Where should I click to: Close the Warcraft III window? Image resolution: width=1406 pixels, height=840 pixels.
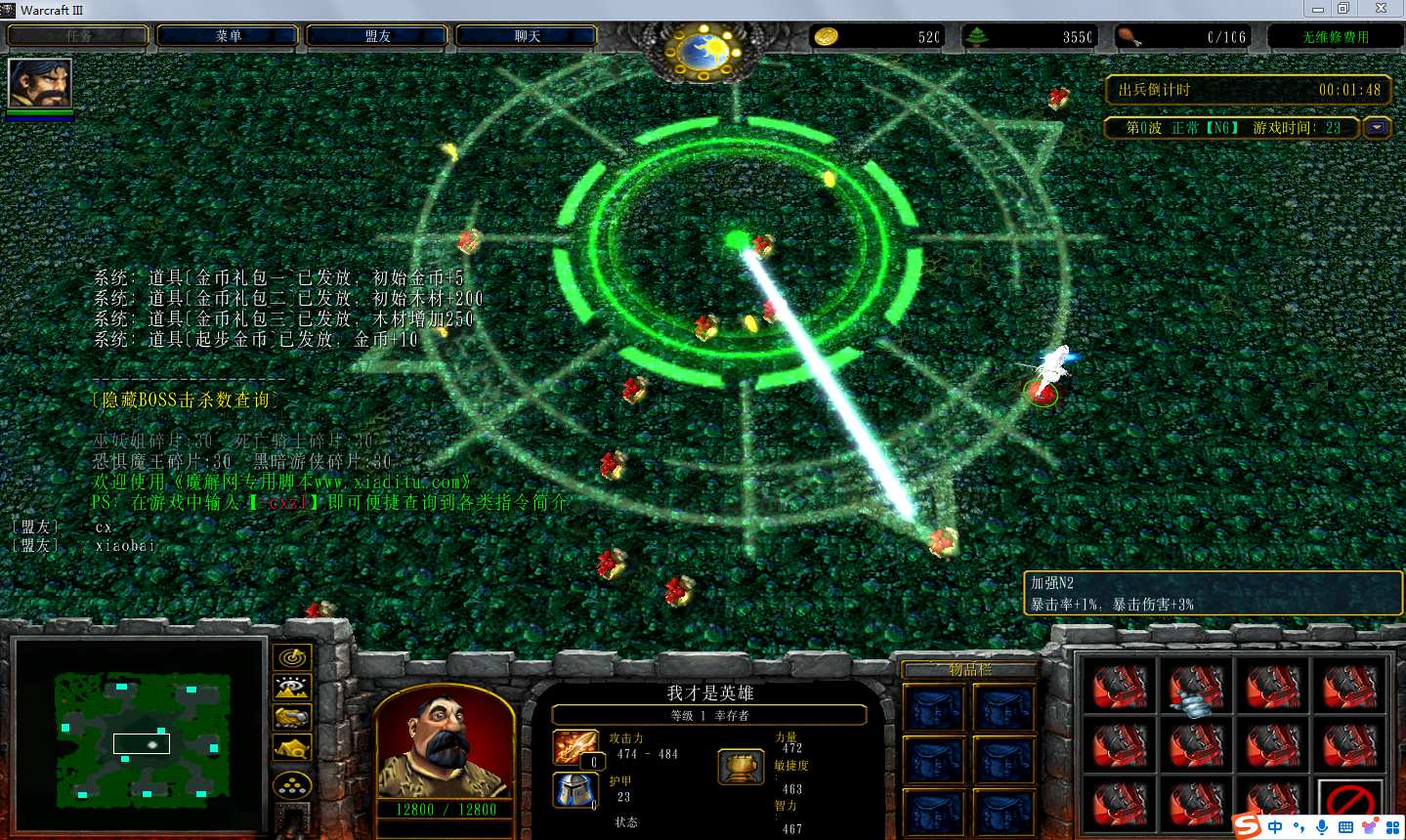coord(1381,9)
